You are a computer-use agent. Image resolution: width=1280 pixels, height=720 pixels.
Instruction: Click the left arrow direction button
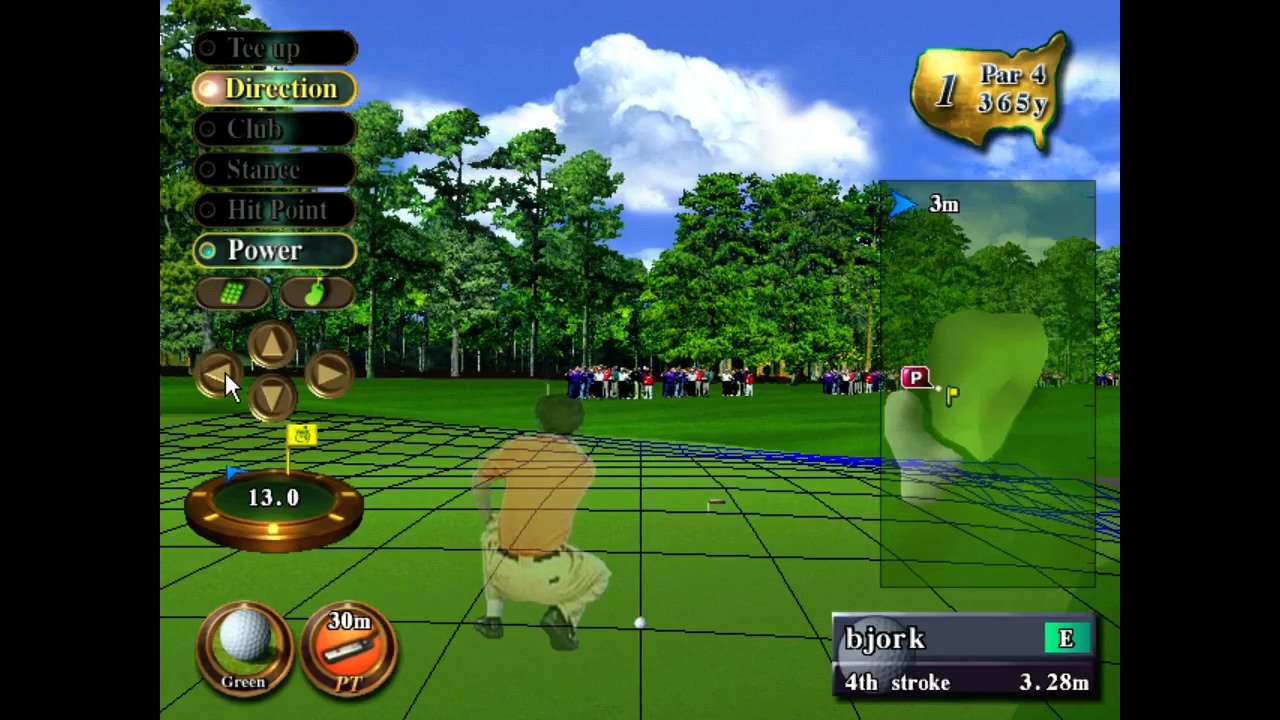click(x=217, y=375)
